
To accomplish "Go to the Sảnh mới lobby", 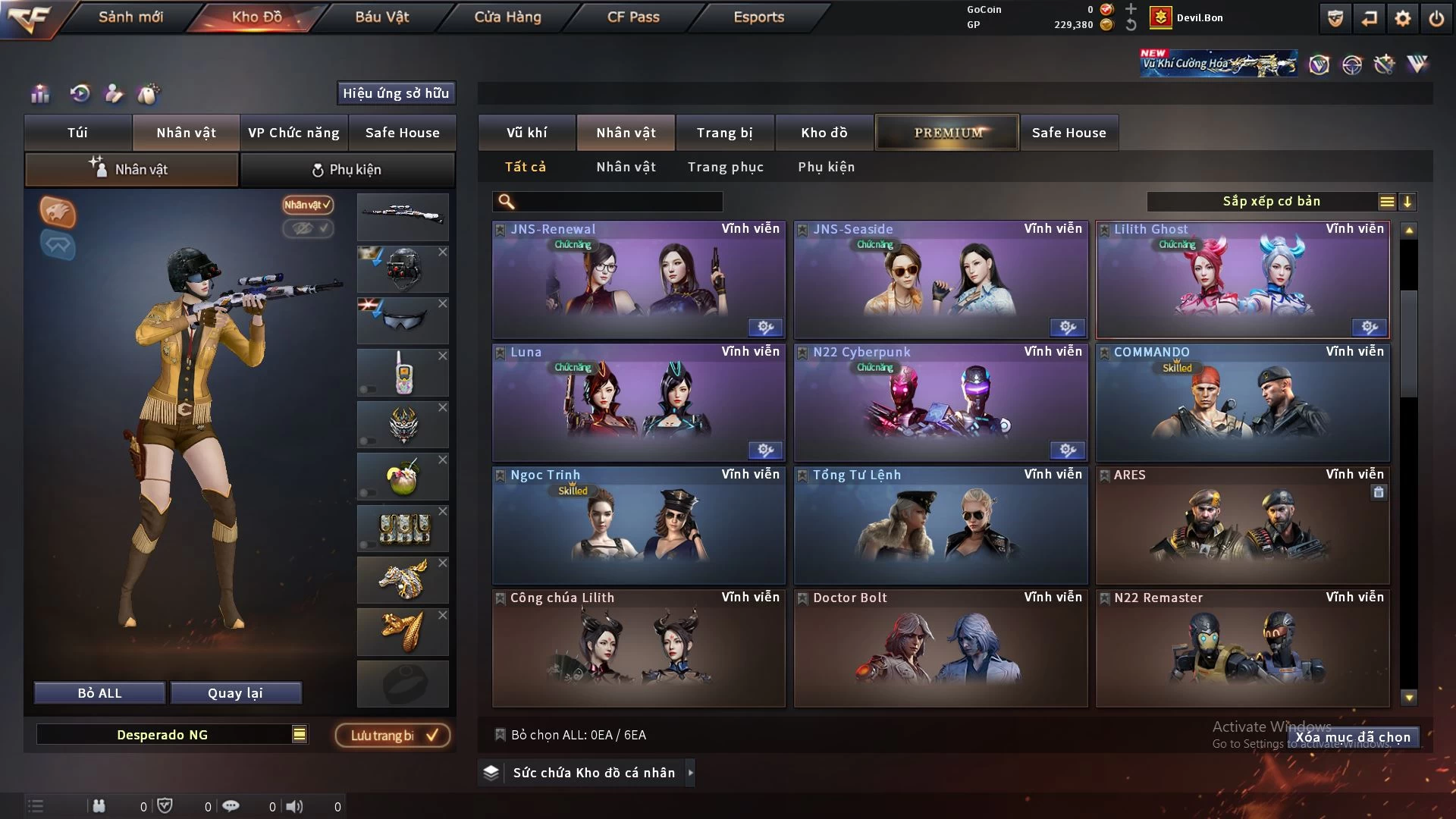I will pos(130,17).
